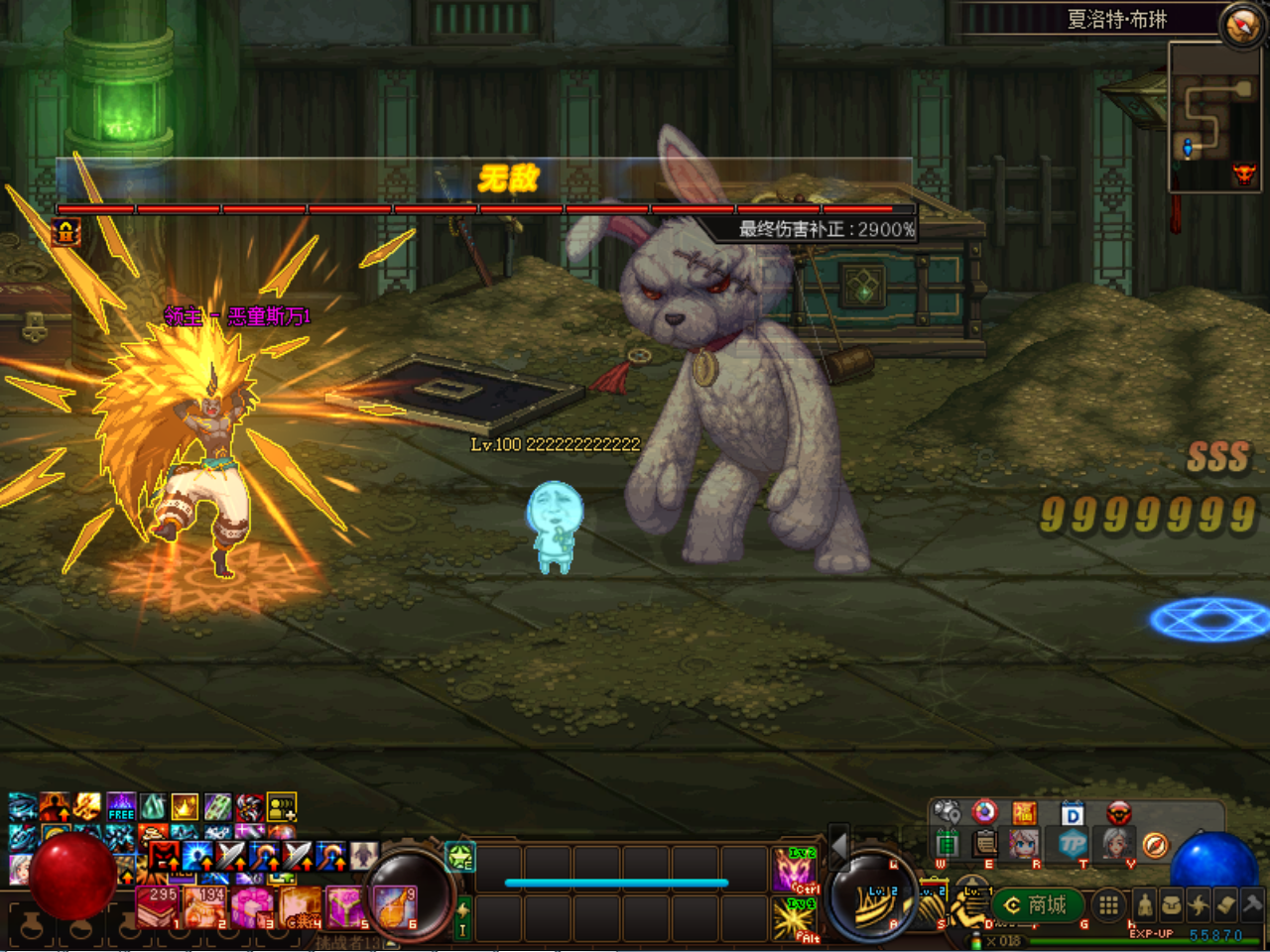Open the TP skill shop icon

[x=1075, y=845]
